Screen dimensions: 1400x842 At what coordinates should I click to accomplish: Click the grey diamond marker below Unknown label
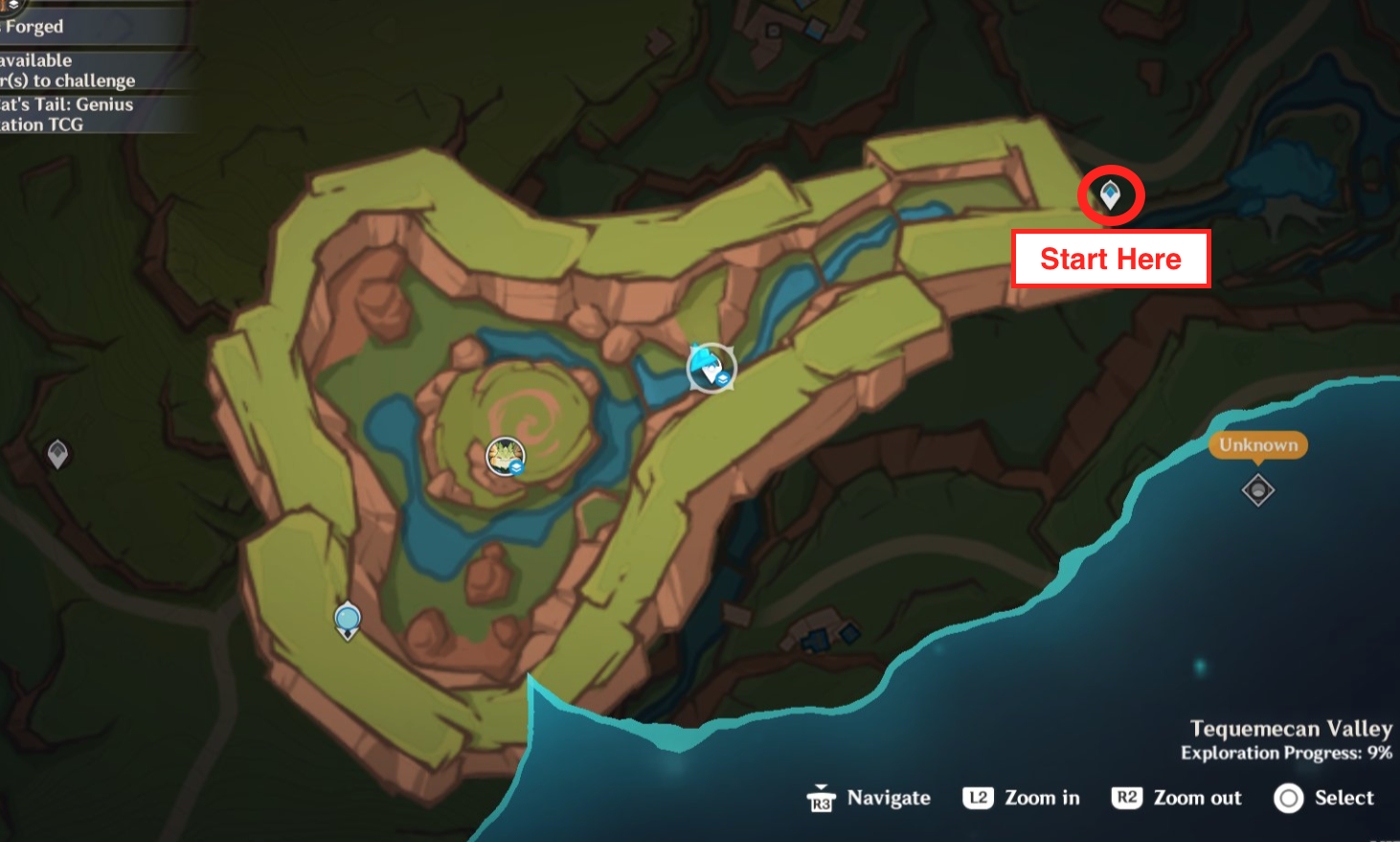coord(1257,489)
